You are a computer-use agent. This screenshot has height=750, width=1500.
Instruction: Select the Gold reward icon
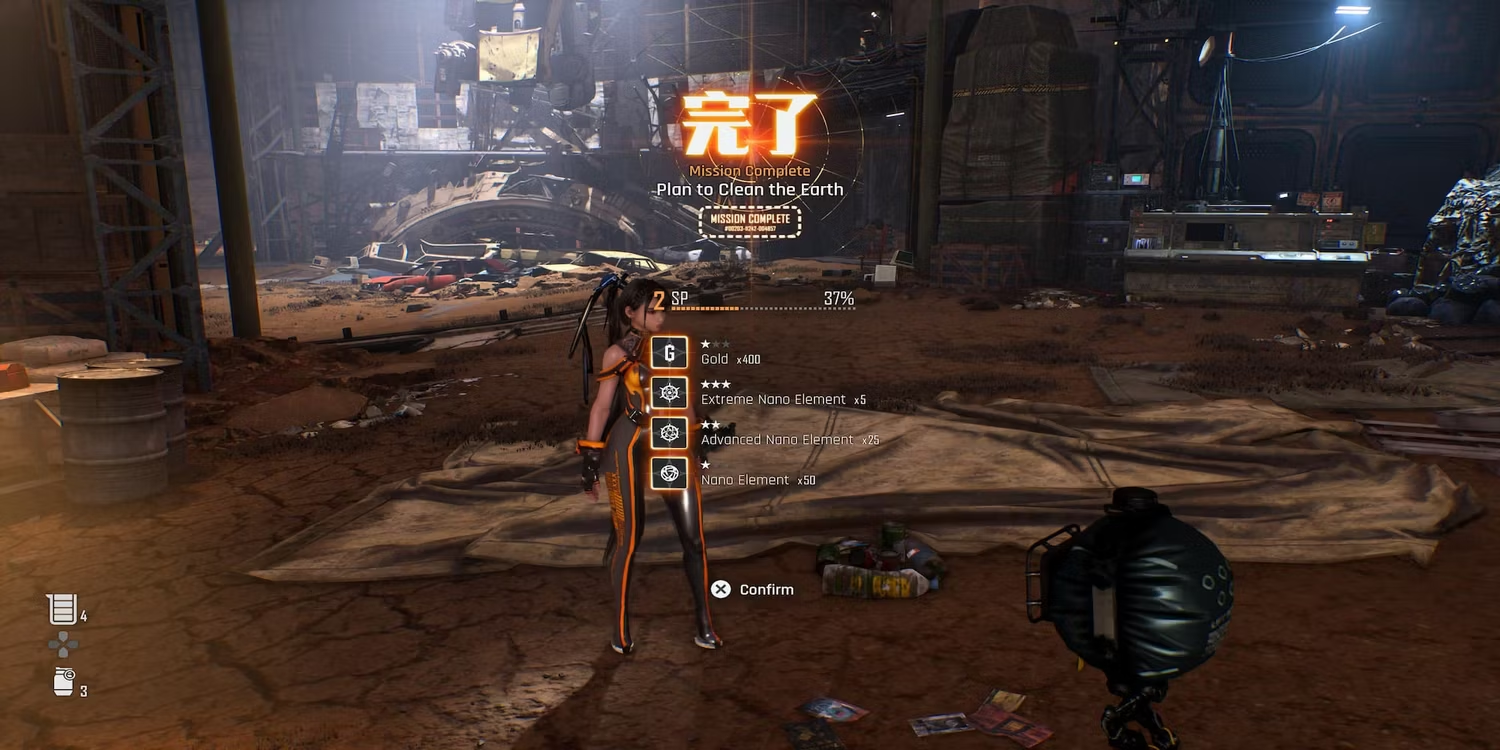coord(669,352)
